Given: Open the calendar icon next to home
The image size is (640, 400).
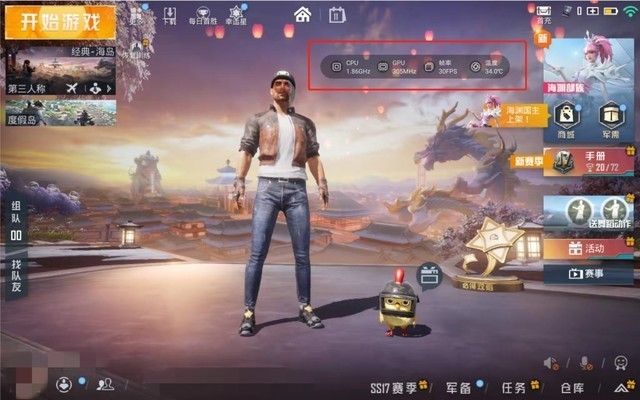Looking at the screenshot, I should point(336,14).
